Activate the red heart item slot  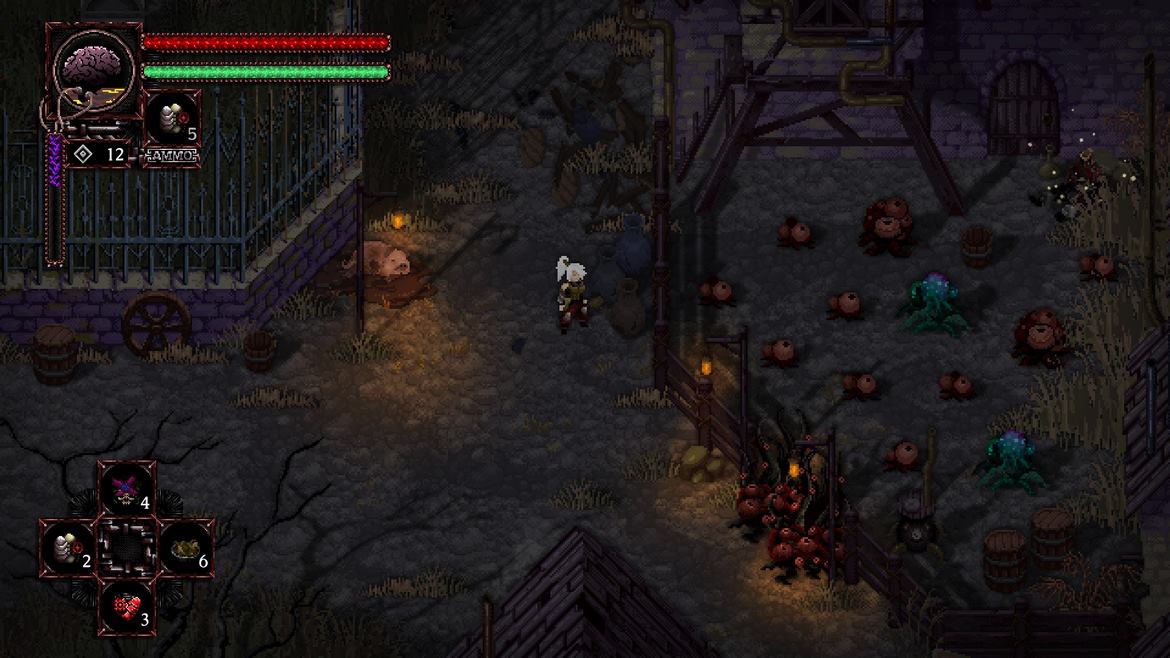pyautogui.click(x=127, y=606)
